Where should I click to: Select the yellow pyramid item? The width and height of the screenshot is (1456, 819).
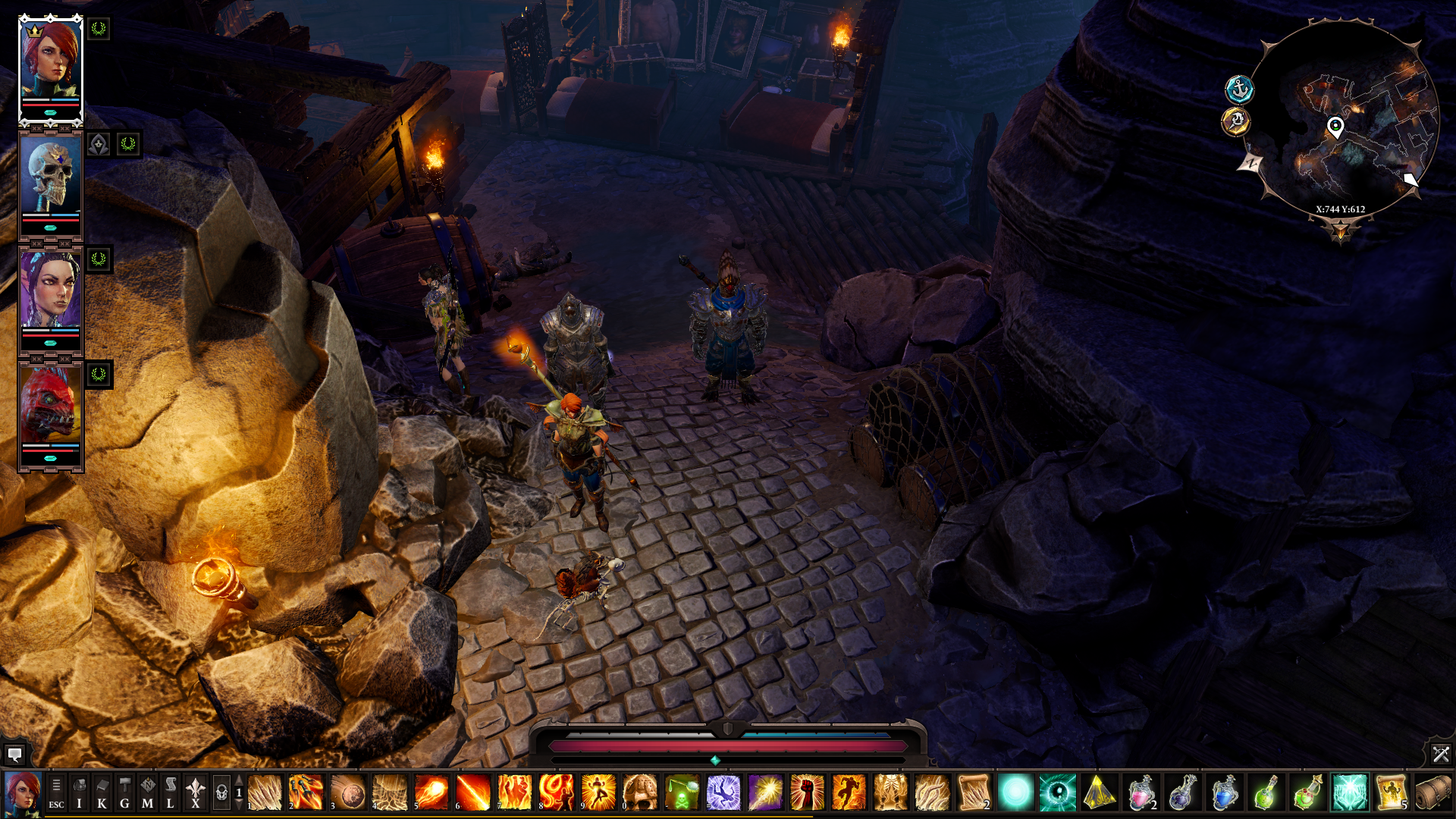pyautogui.click(x=1099, y=792)
